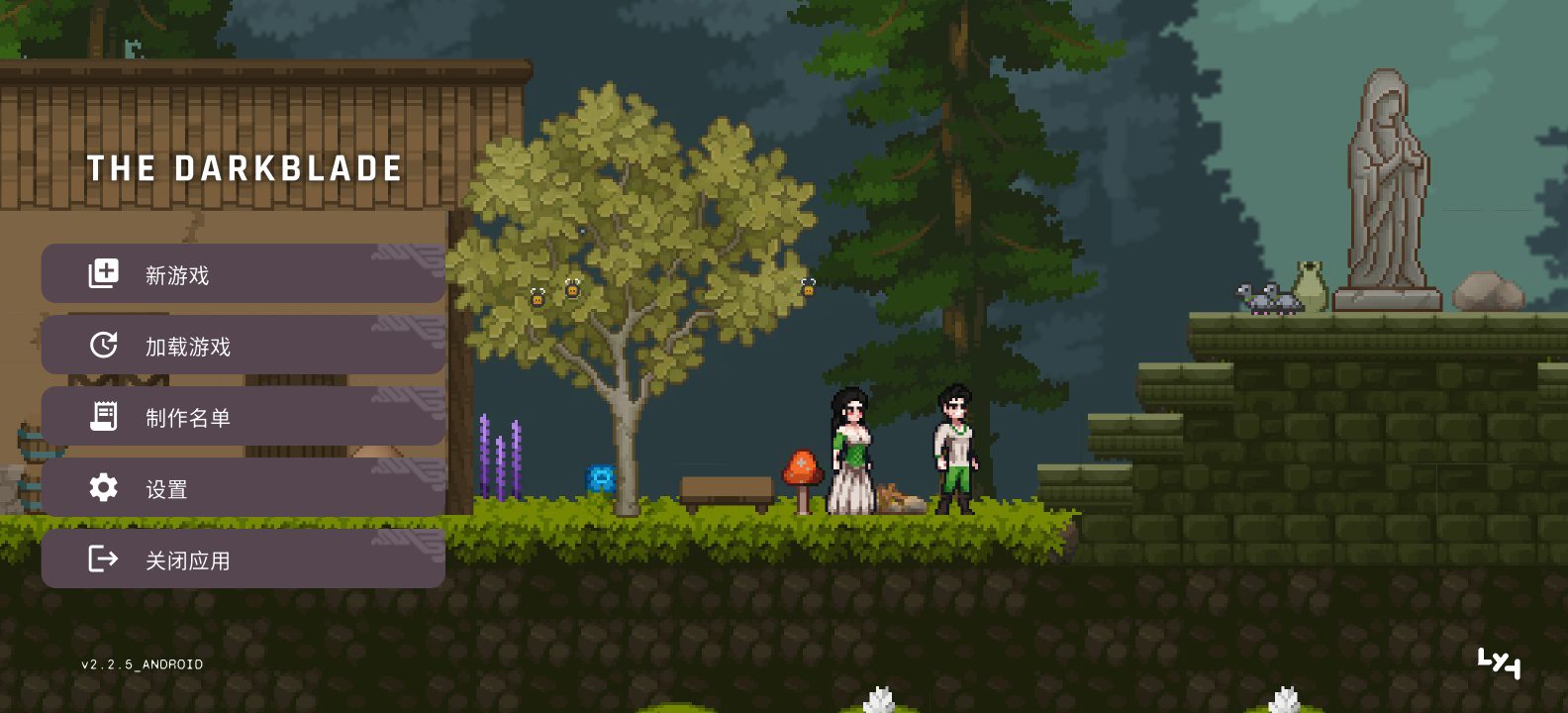Screen dimensions: 1568x713
Task: Click the blue slime near the tree trunk
Action: pyautogui.click(x=601, y=475)
